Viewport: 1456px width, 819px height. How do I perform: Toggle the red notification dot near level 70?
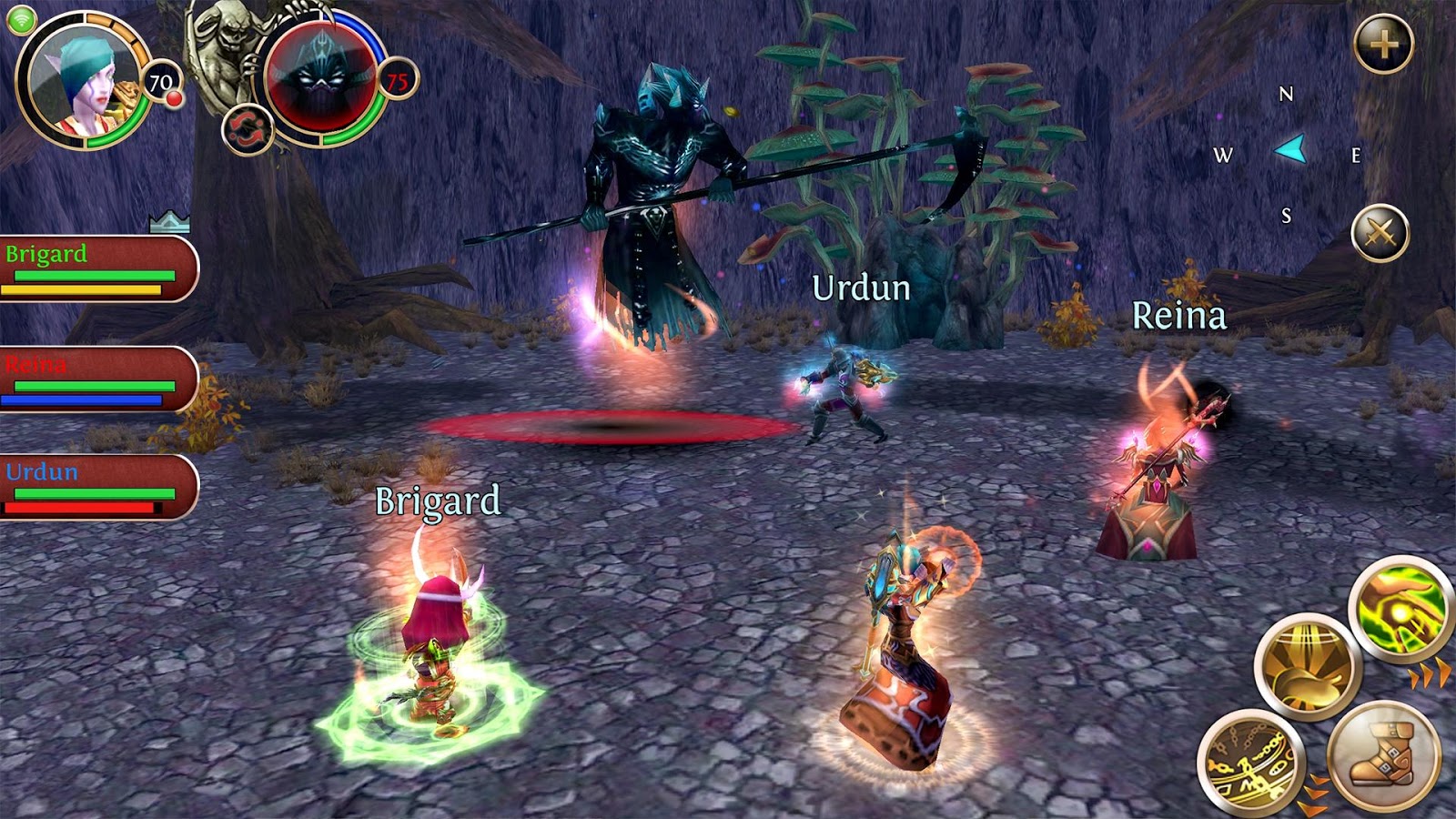coord(175,99)
